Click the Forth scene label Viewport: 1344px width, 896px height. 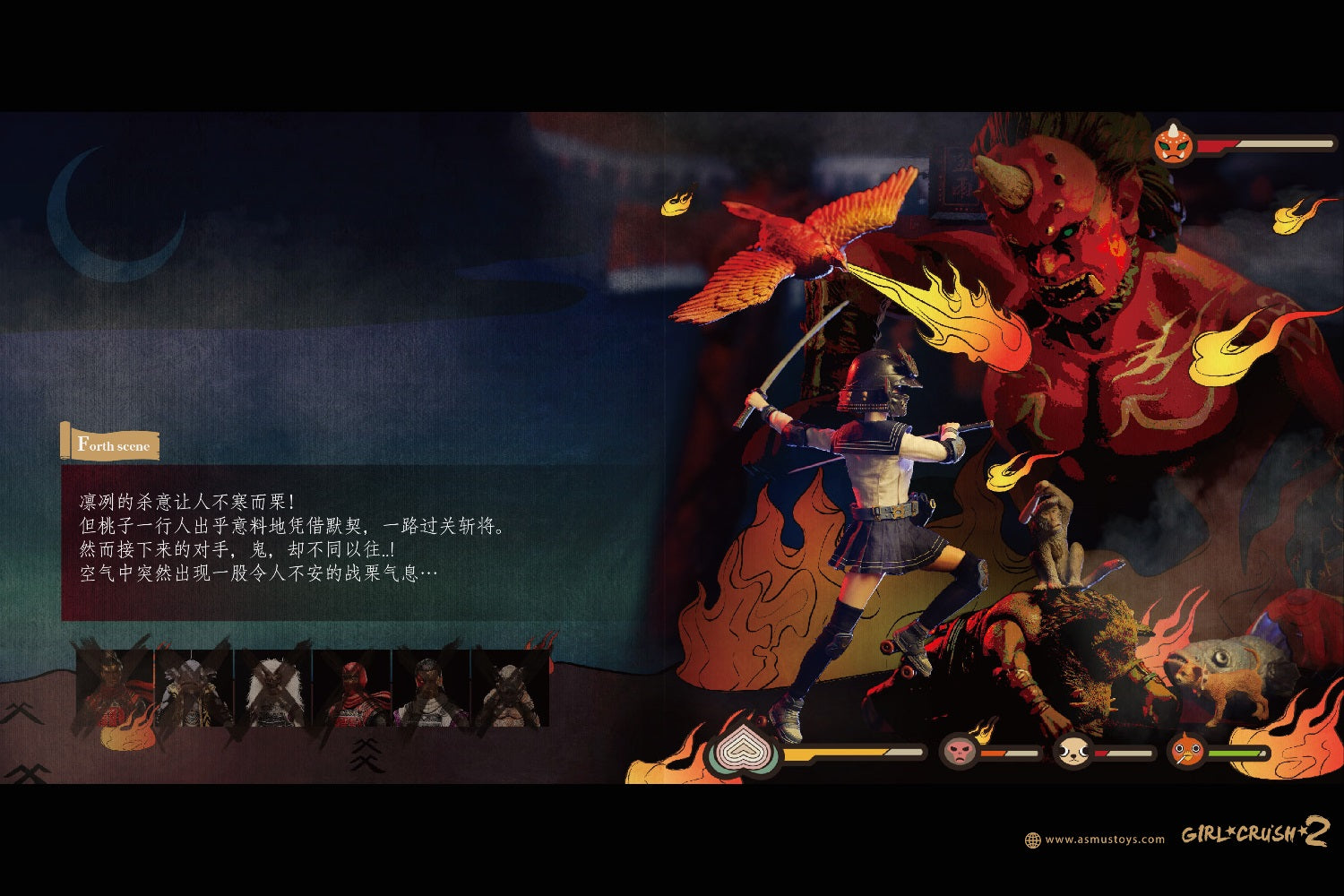[112, 444]
